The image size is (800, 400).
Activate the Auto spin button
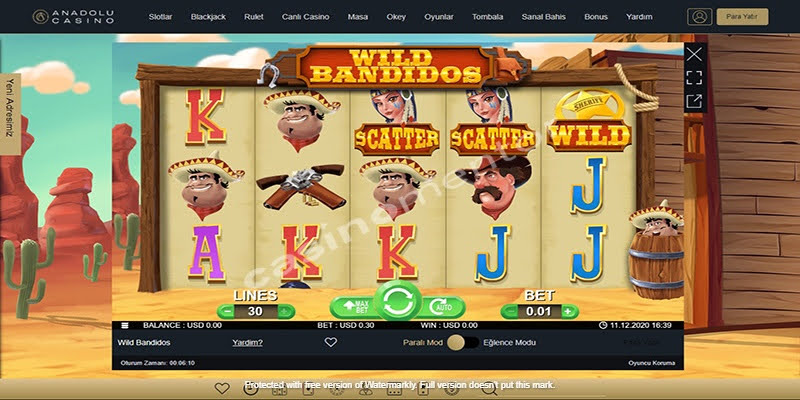tap(441, 307)
